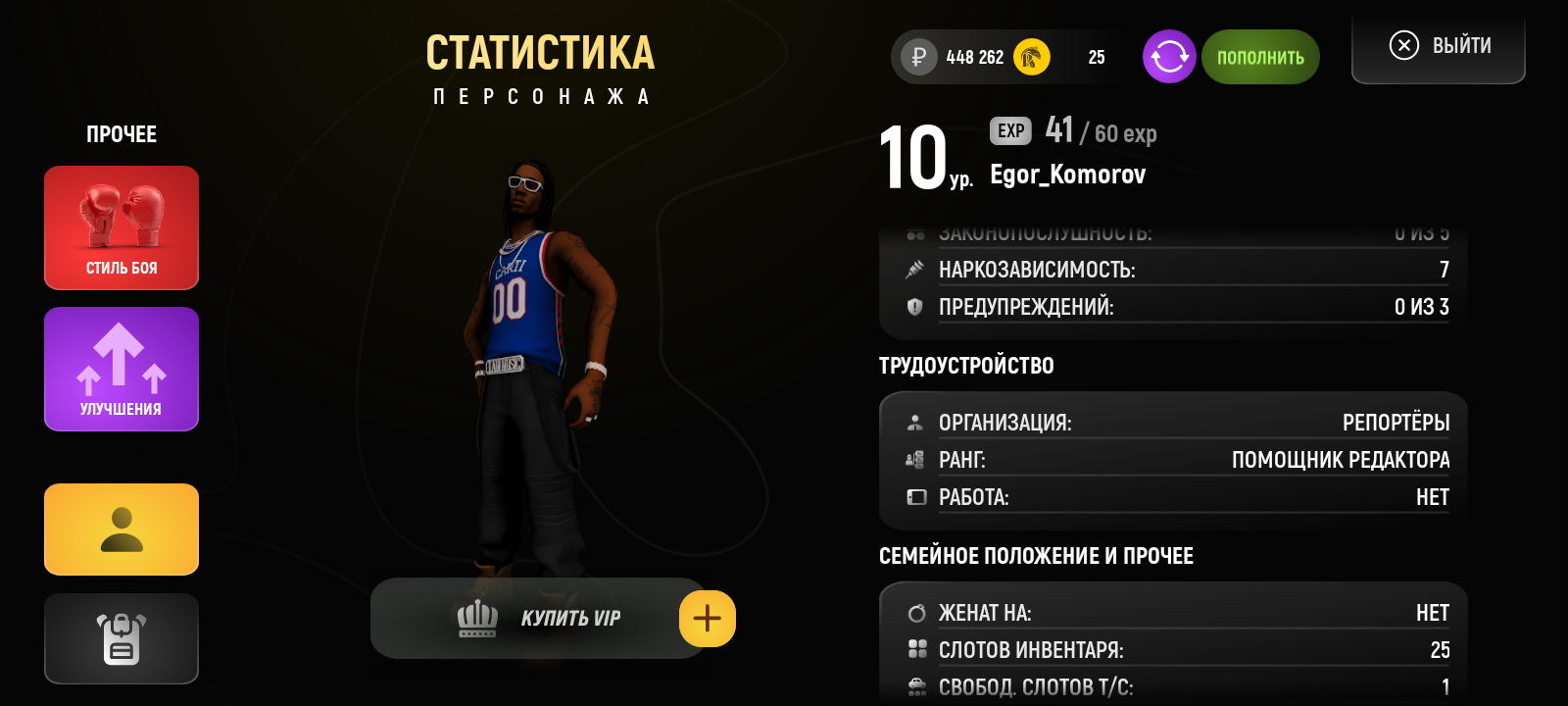Click the purple currency exchange icon

tap(1169, 57)
